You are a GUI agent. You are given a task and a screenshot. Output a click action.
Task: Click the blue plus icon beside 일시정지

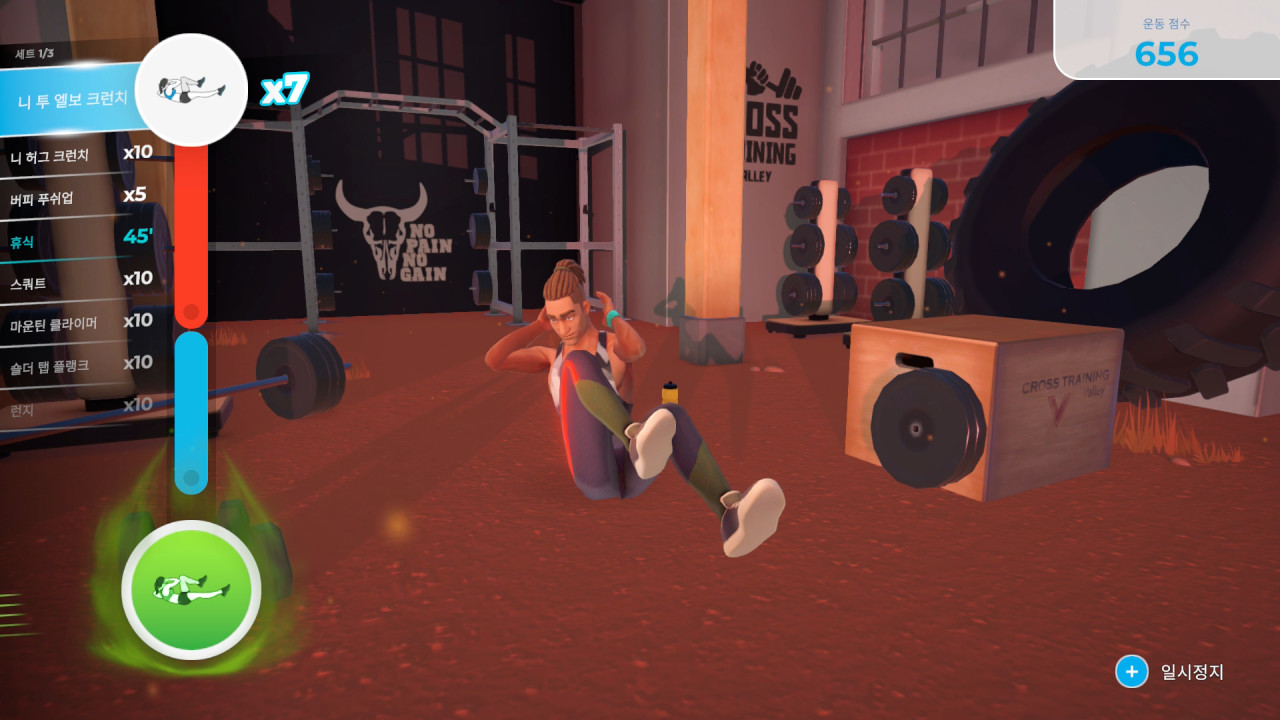pos(1131,672)
